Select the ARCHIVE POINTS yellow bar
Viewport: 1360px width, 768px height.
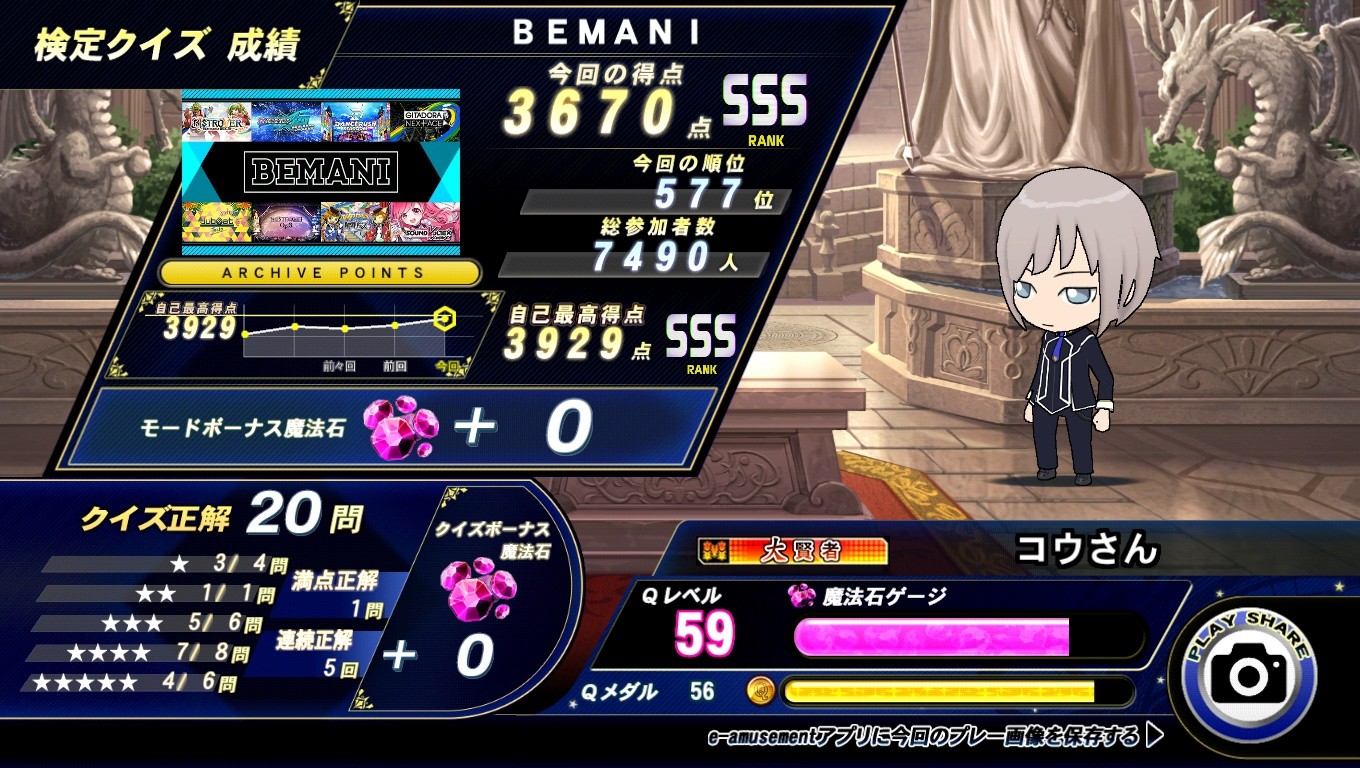[x=320, y=272]
